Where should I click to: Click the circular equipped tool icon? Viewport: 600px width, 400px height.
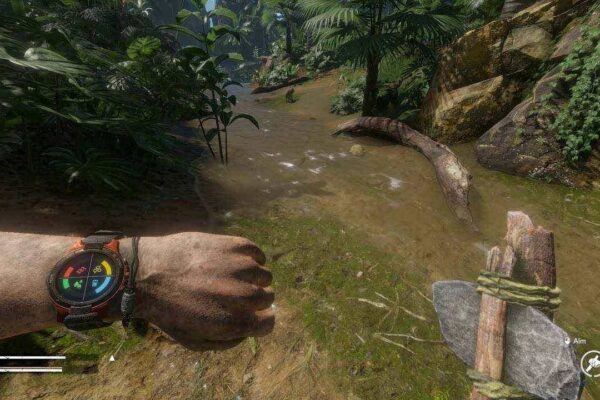592,362
